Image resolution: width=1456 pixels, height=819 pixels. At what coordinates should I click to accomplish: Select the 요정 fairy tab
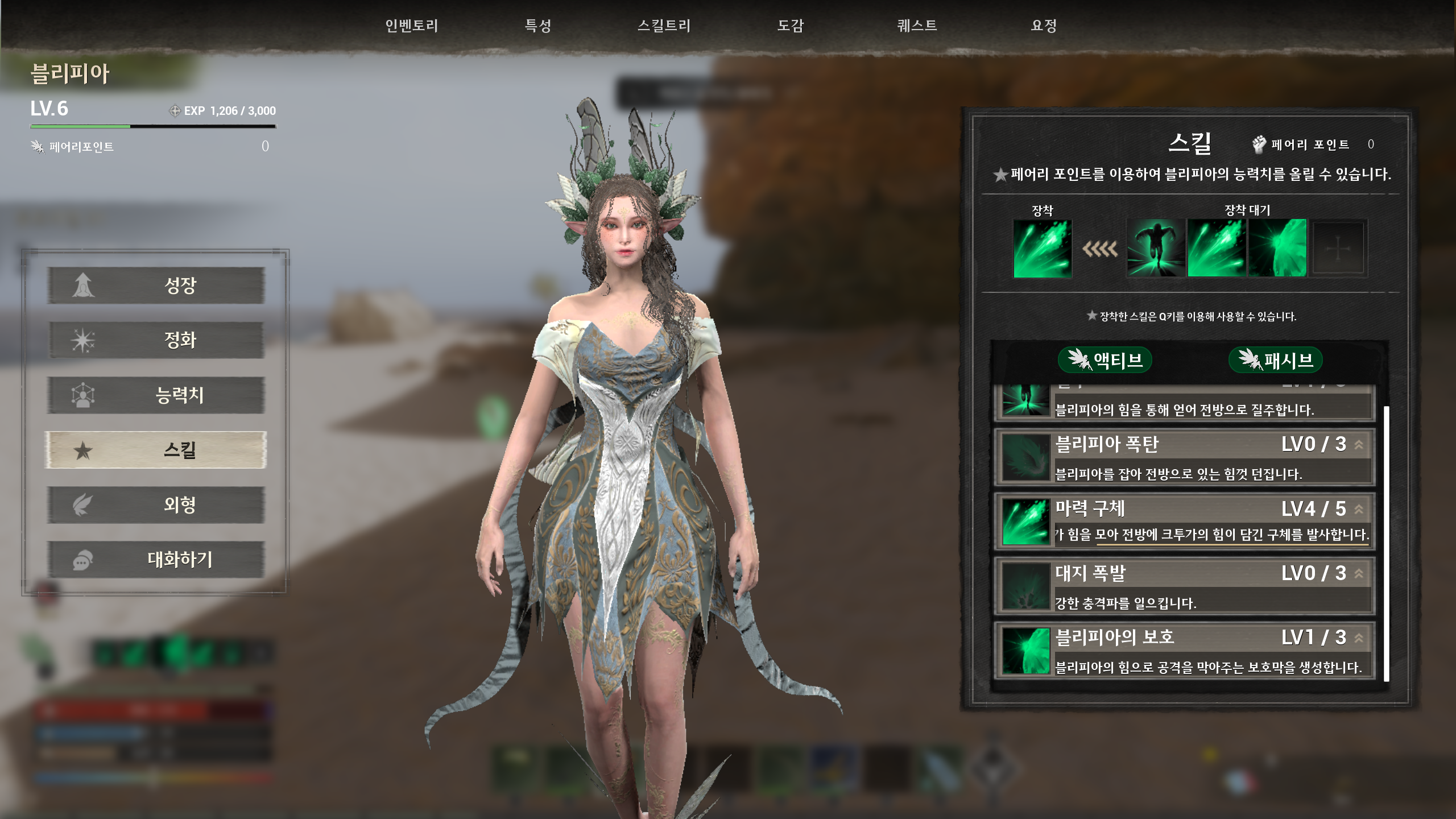(1044, 26)
